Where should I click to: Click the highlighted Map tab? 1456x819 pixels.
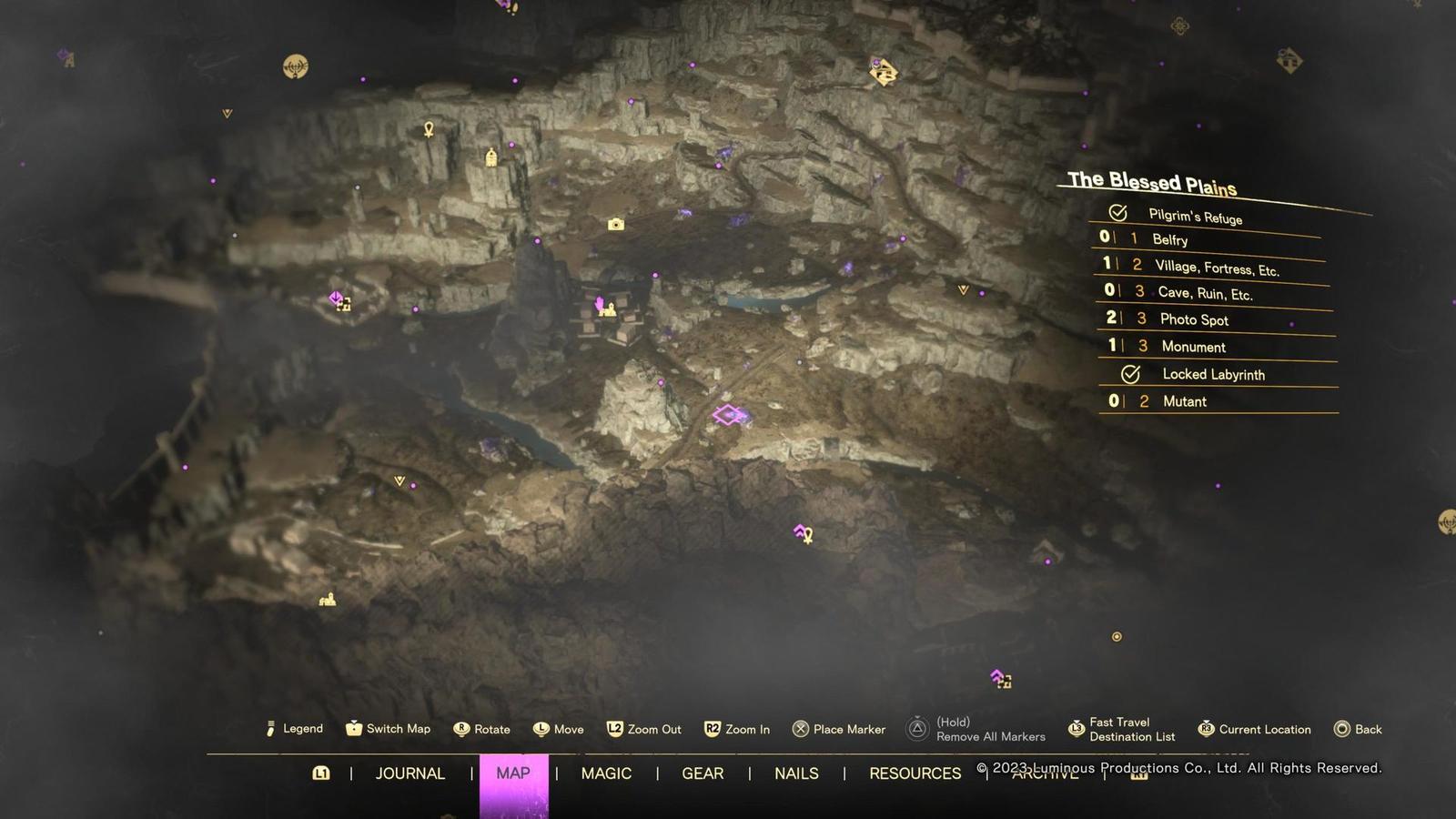coord(513,773)
